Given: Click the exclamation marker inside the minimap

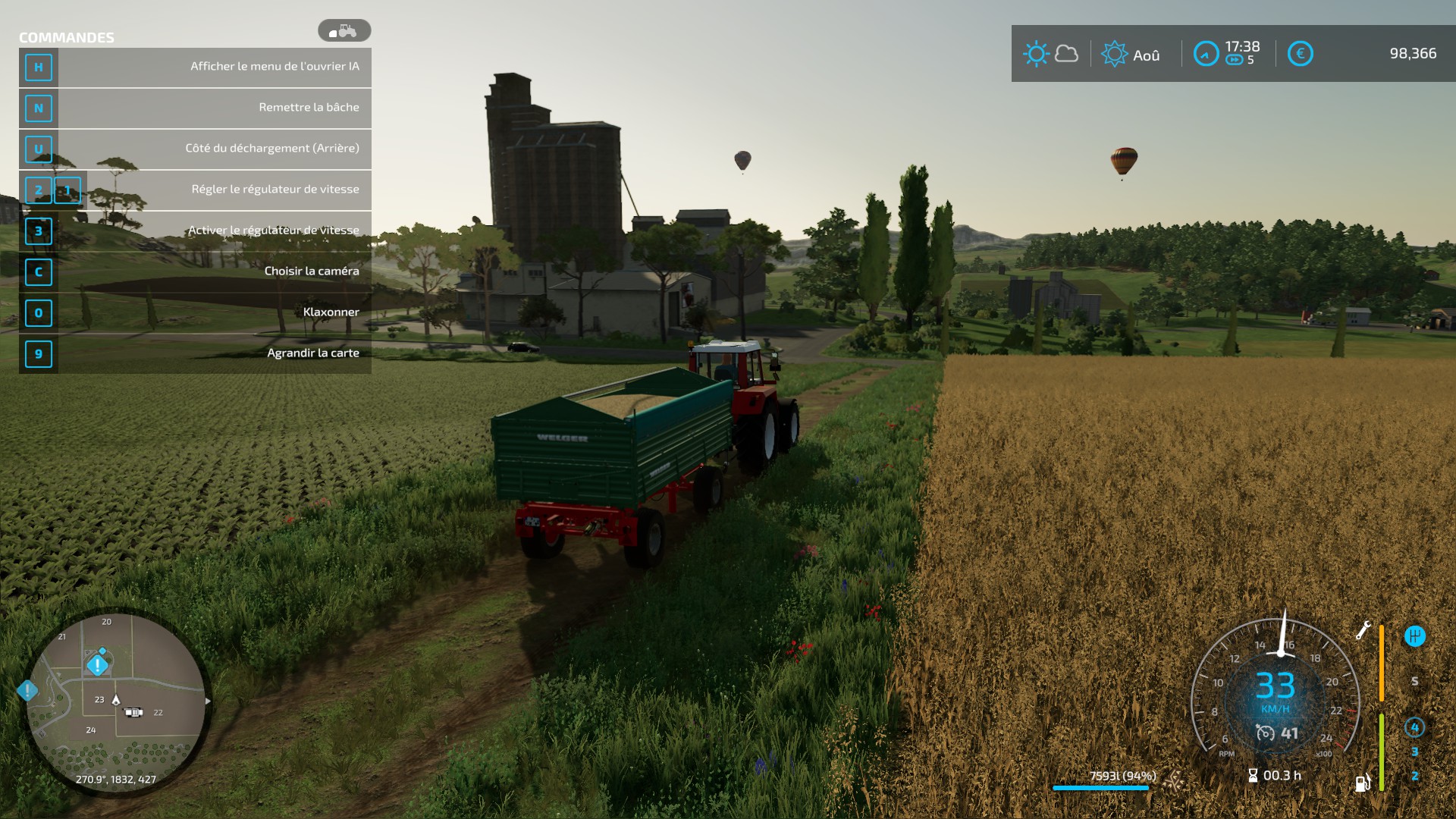Looking at the screenshot, I should coord(97,665).
